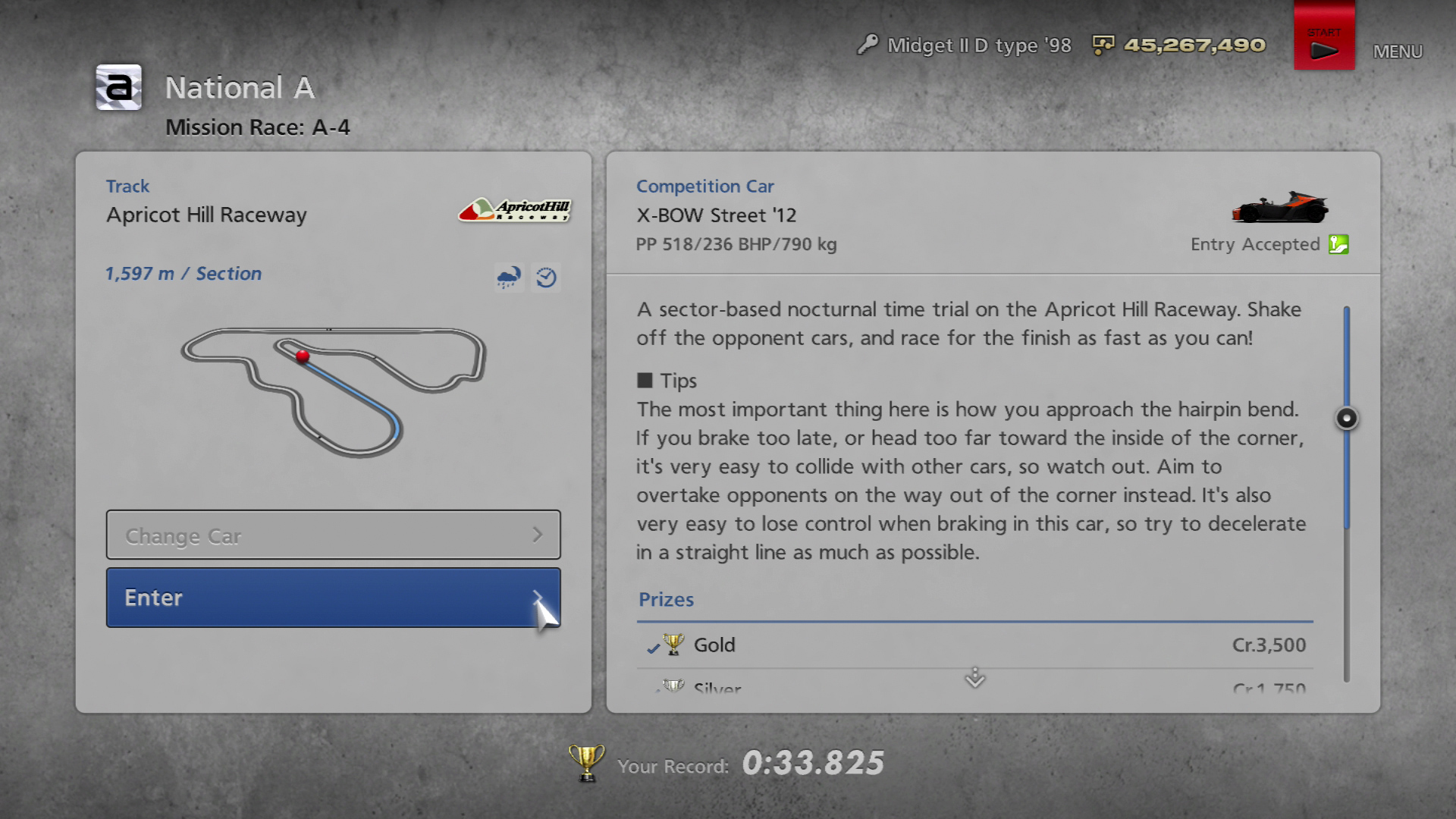Click the Apricot Hill Raceway logo
This screenshot has height=819, width=1456.
point(514,209)
